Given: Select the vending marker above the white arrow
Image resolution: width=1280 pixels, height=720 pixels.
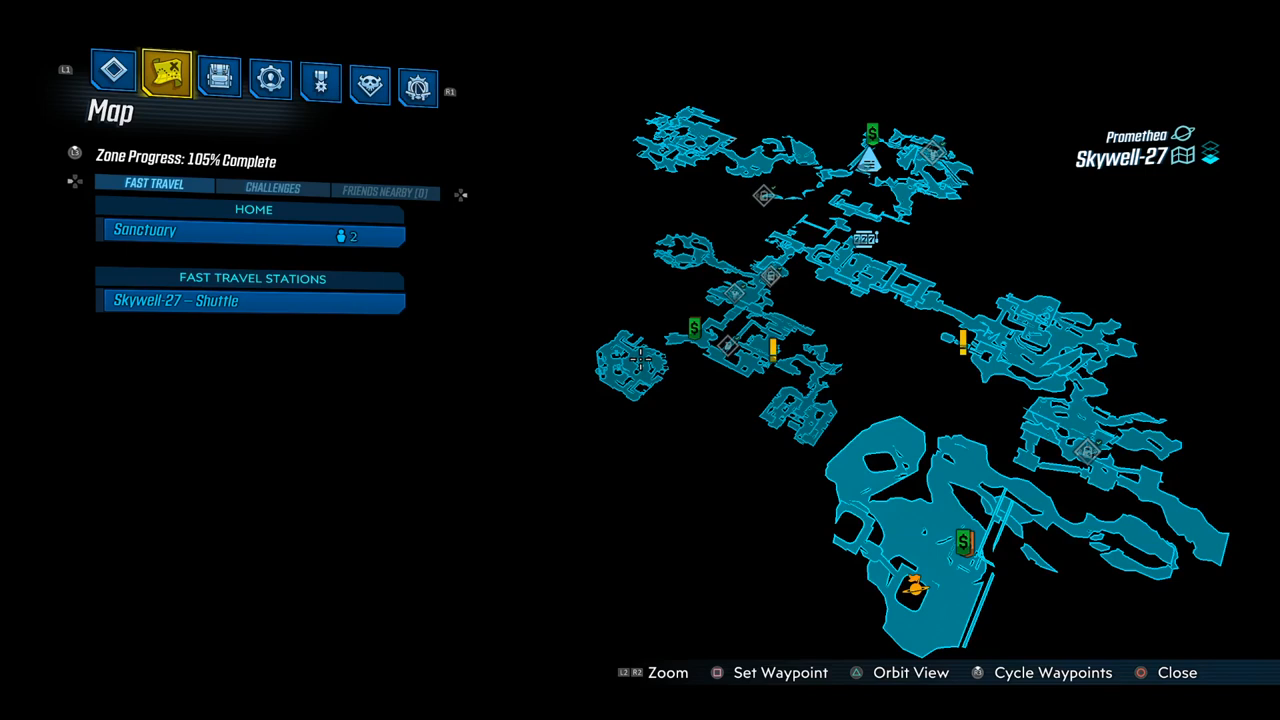Looking at the screenshot, I should pos(872,134).
